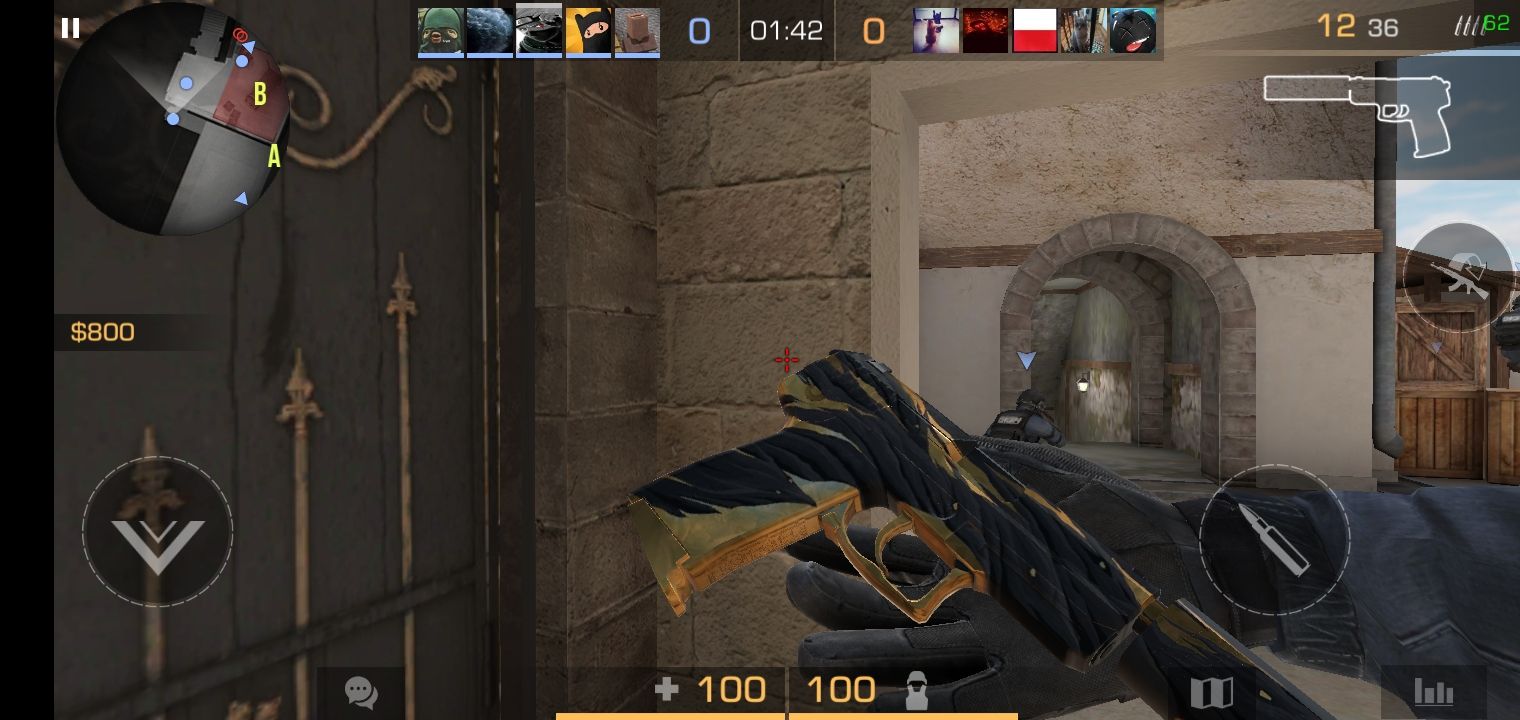
Task: Open the full map view
Action: (1213, 689)
